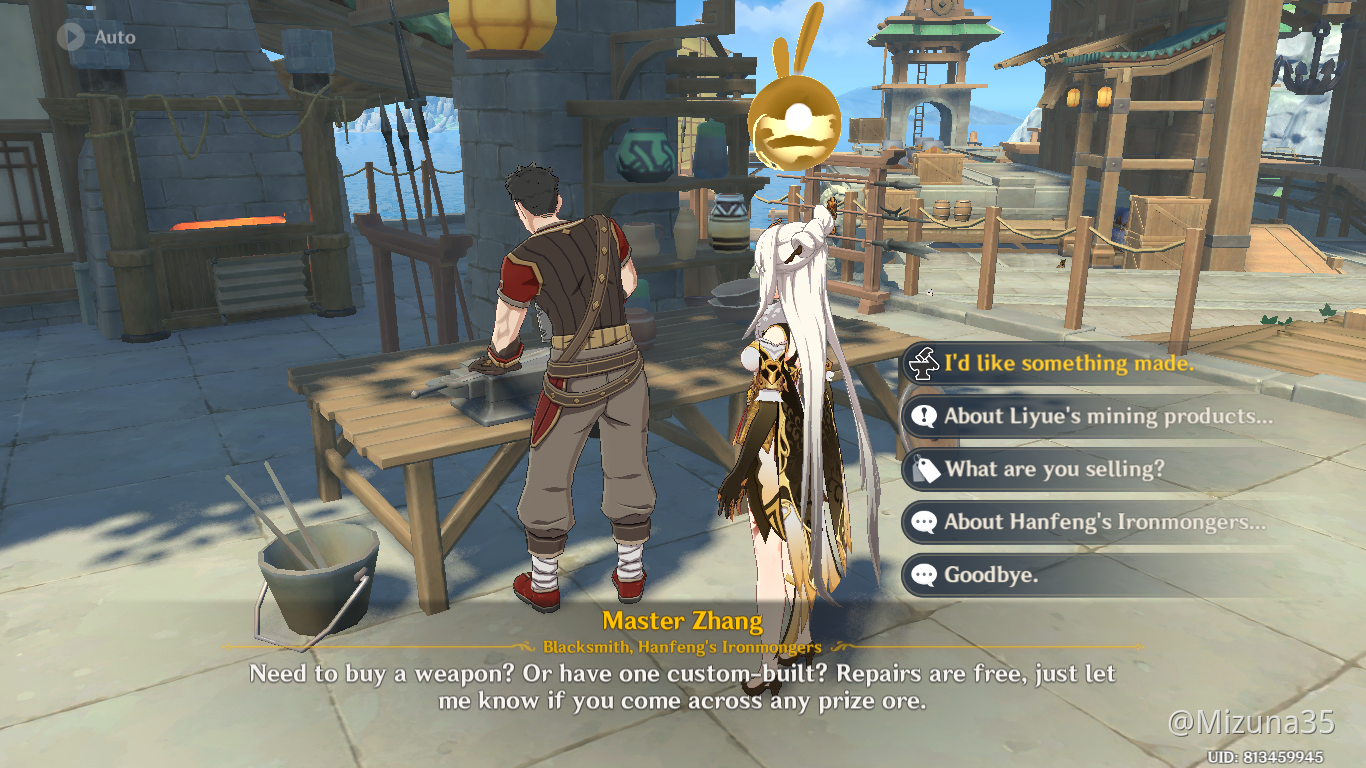Choose "I'd like something made." dialogue option

coord(1068,364)
